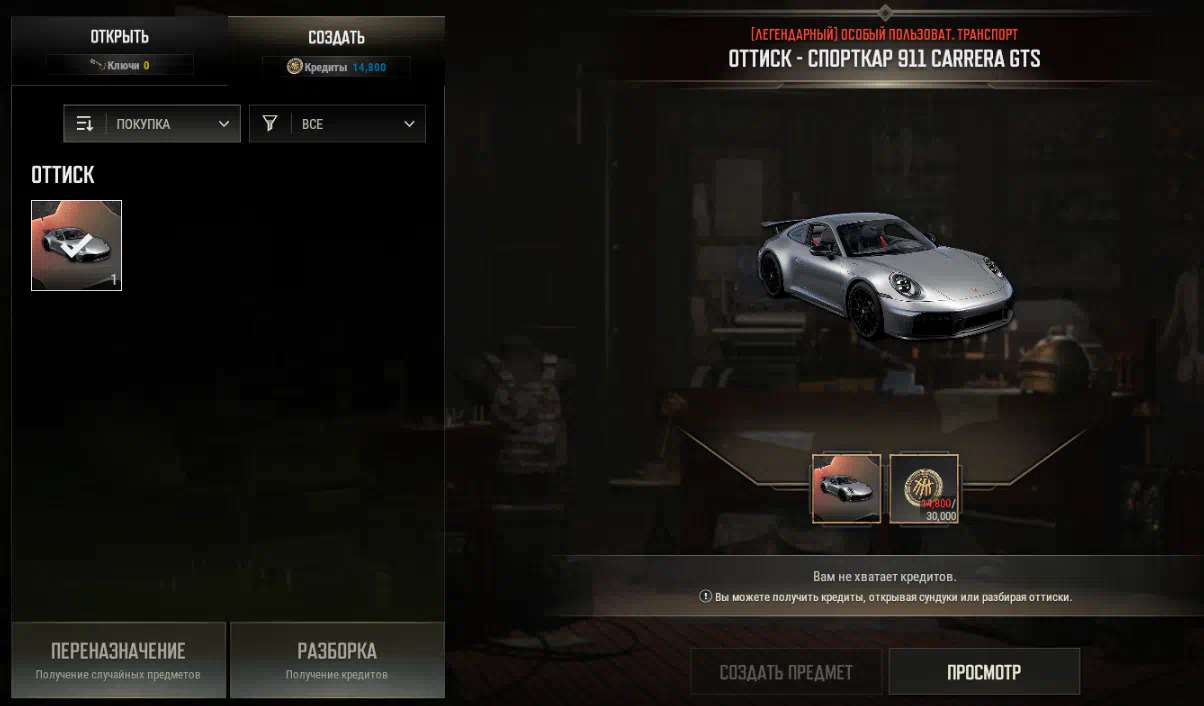Open the Просмотр preview
The height and width of the screenshot is (706, 1204).
pyautogui.click(x=984, y=672)
